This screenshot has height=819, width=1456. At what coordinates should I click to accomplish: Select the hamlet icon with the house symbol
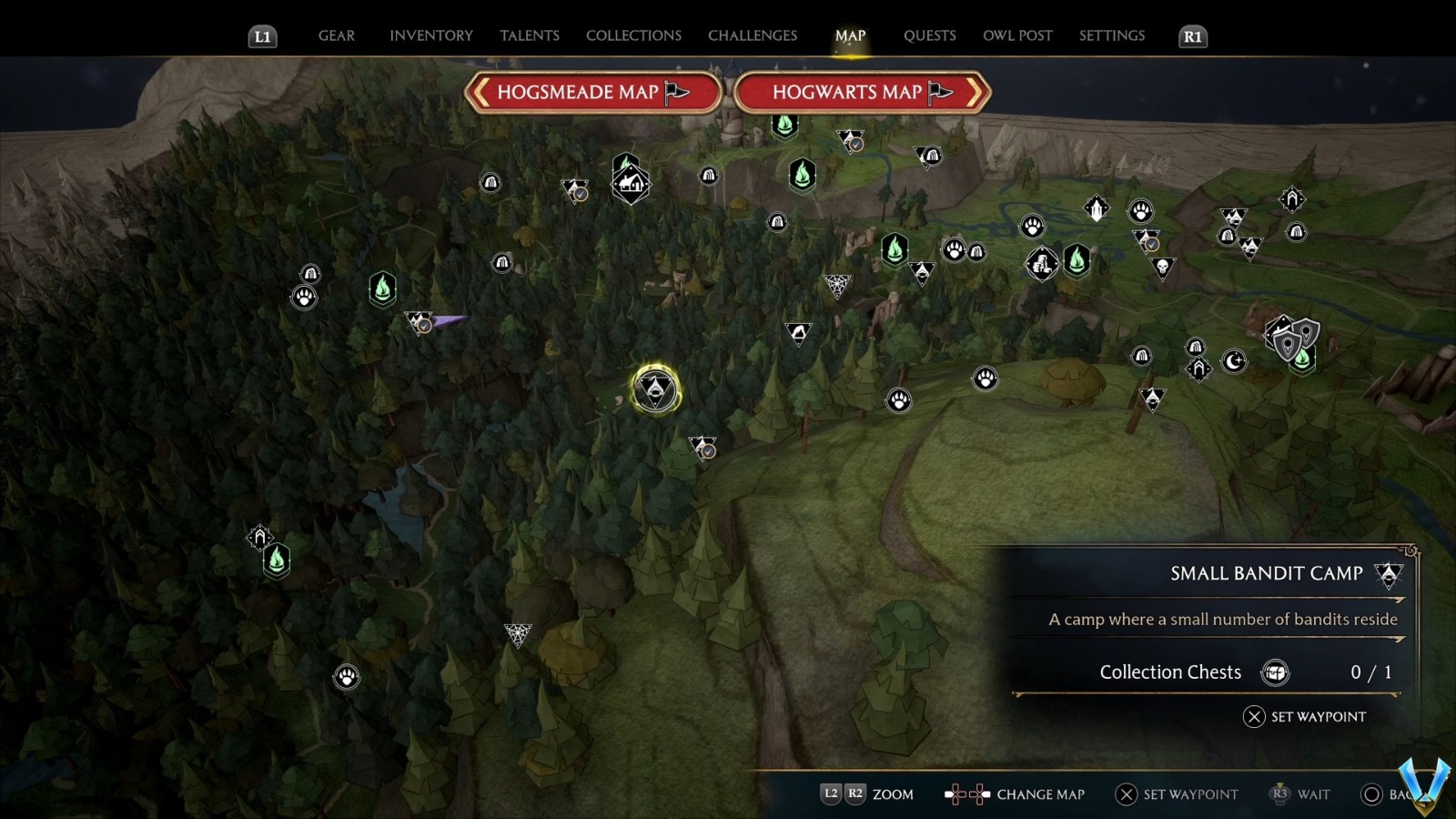pos(632,182)
